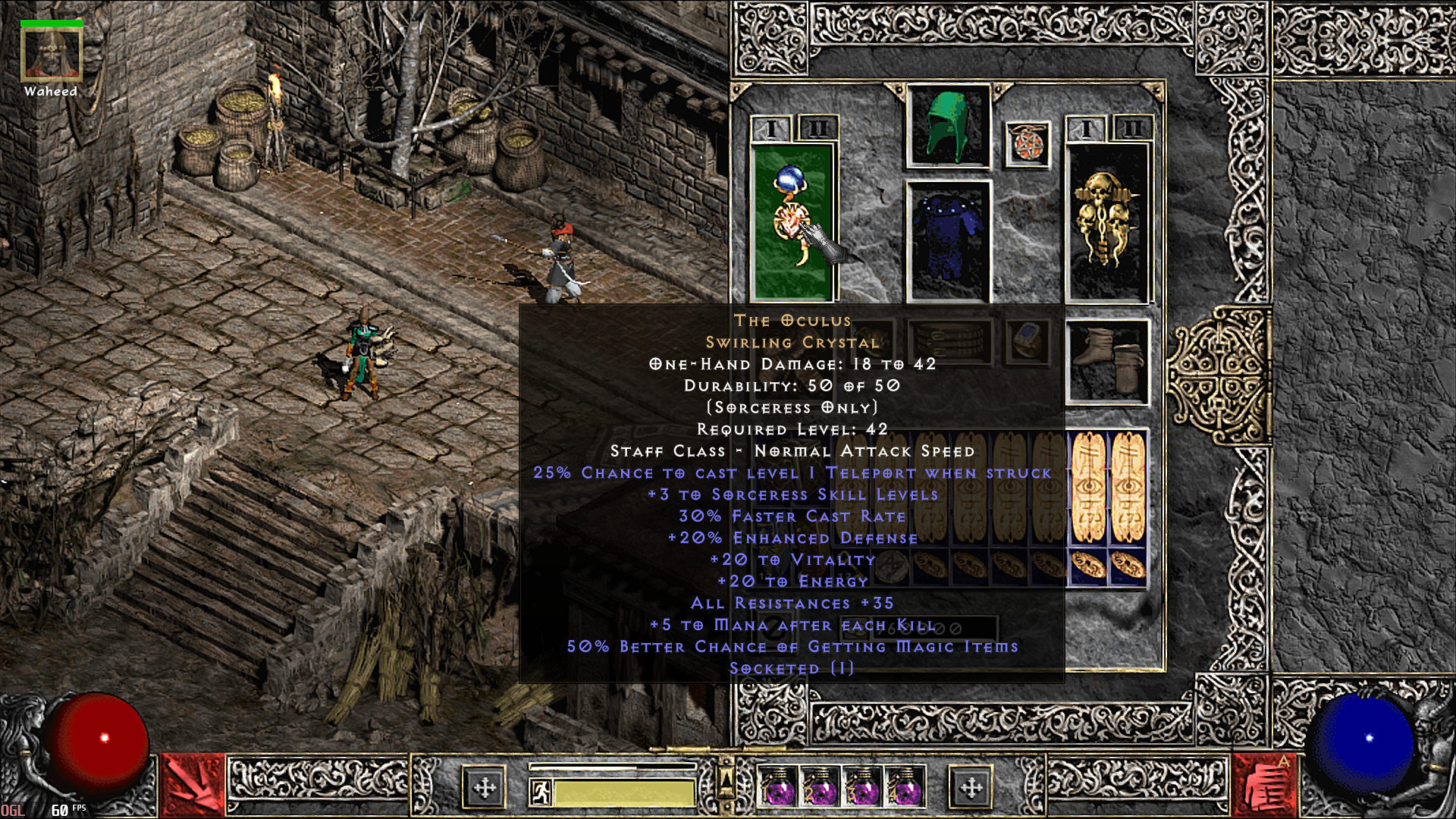This screenshot has height=819, width=1456.
Task: Select the equipped ring beside the boots
Action: coord(1029,341)
